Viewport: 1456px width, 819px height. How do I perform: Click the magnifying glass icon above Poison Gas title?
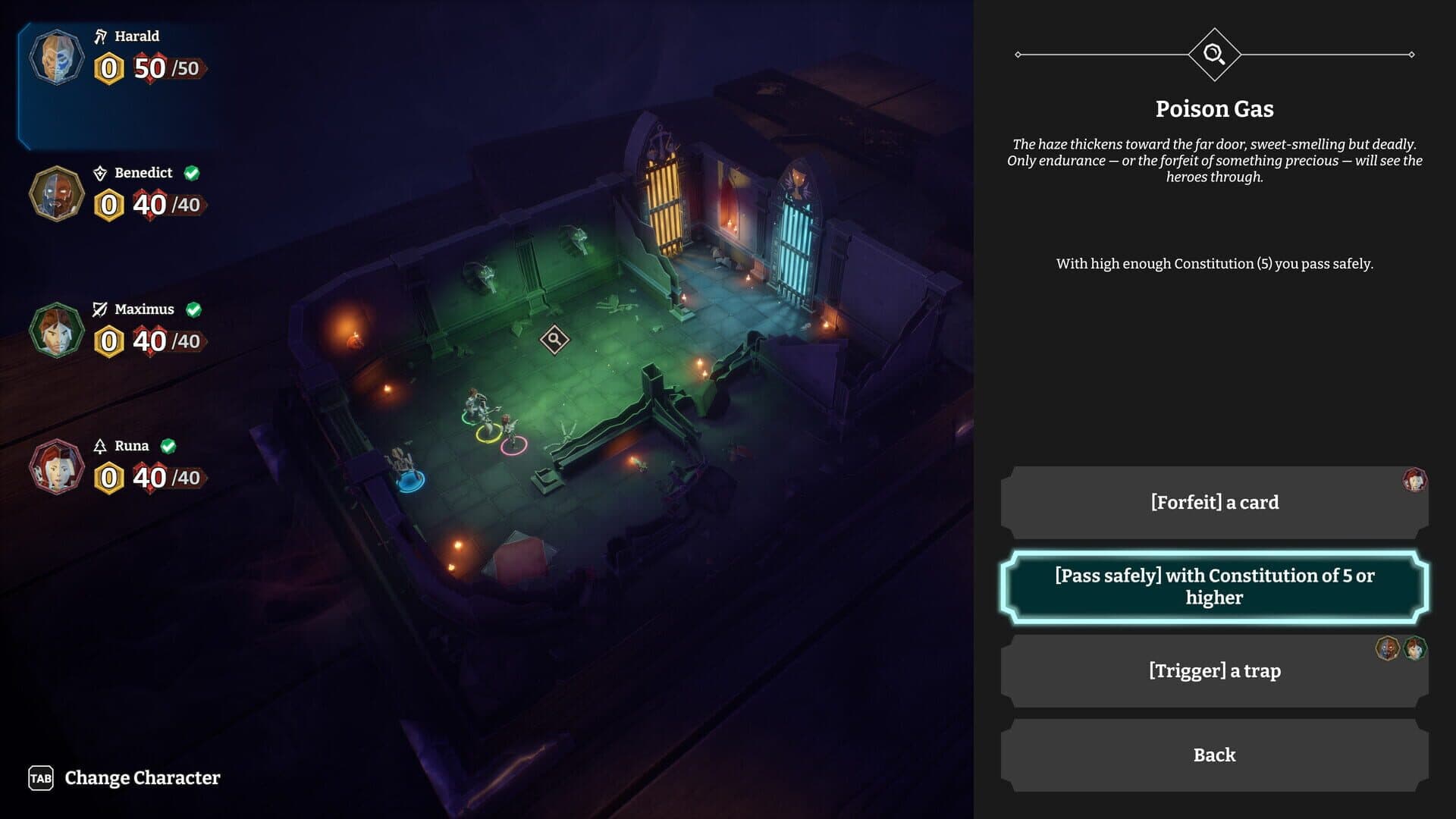pyautogui.click(x=1215, y=52)
